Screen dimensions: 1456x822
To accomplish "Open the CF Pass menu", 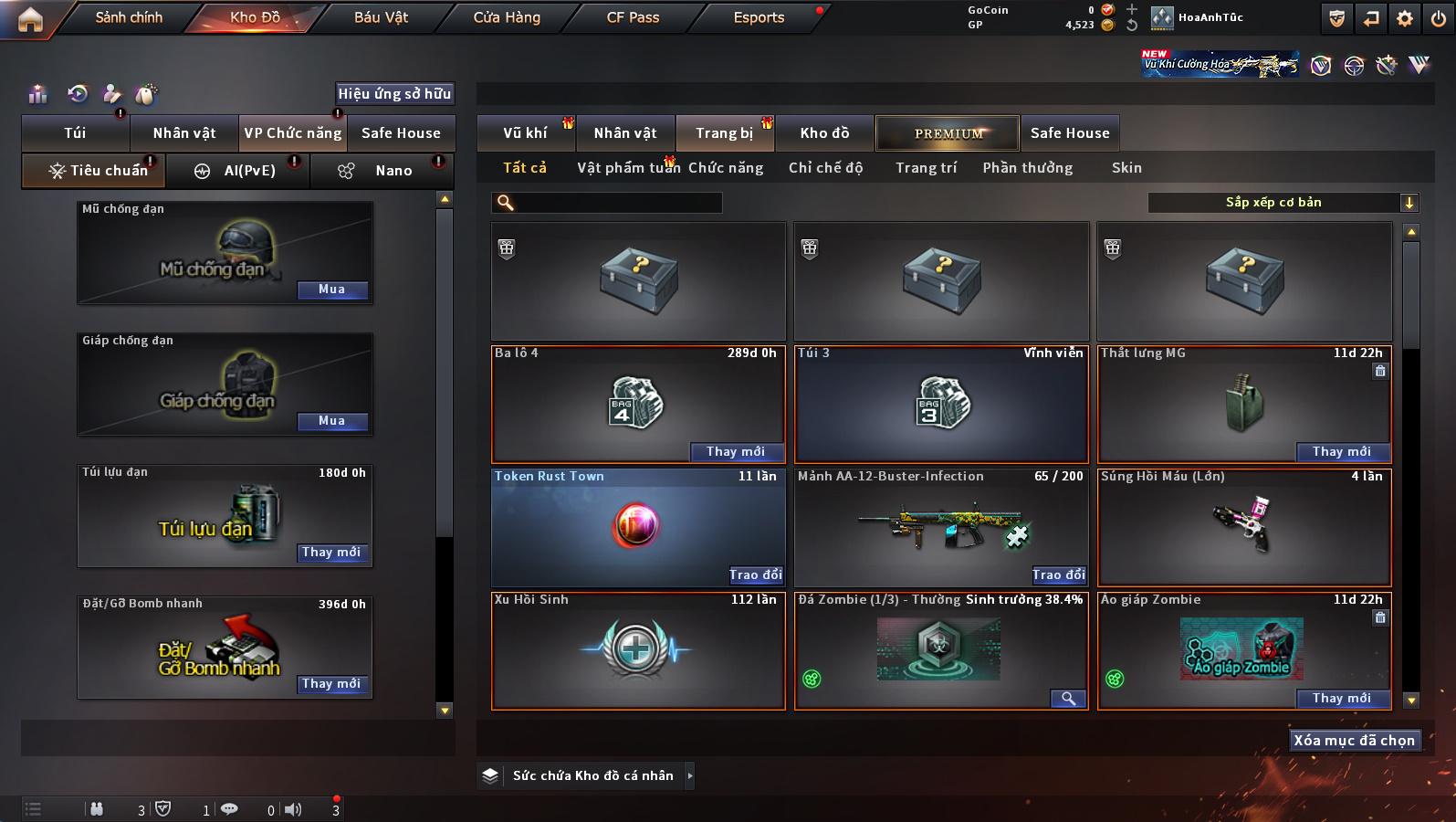I will click(x=633, y=17).
